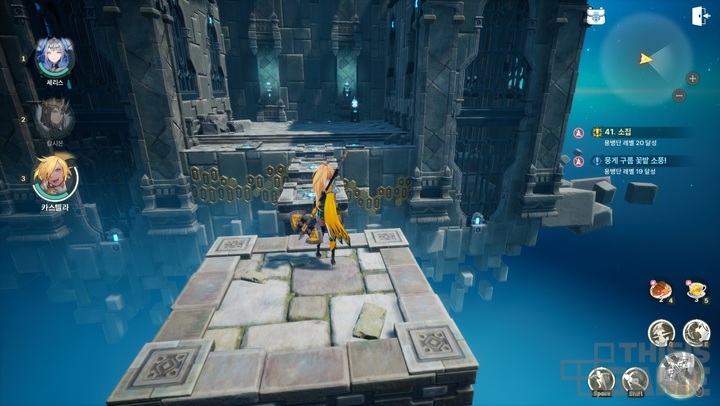The image size is (720, 406).
Task: Click the exit door icon
Action: pos(699,16)
